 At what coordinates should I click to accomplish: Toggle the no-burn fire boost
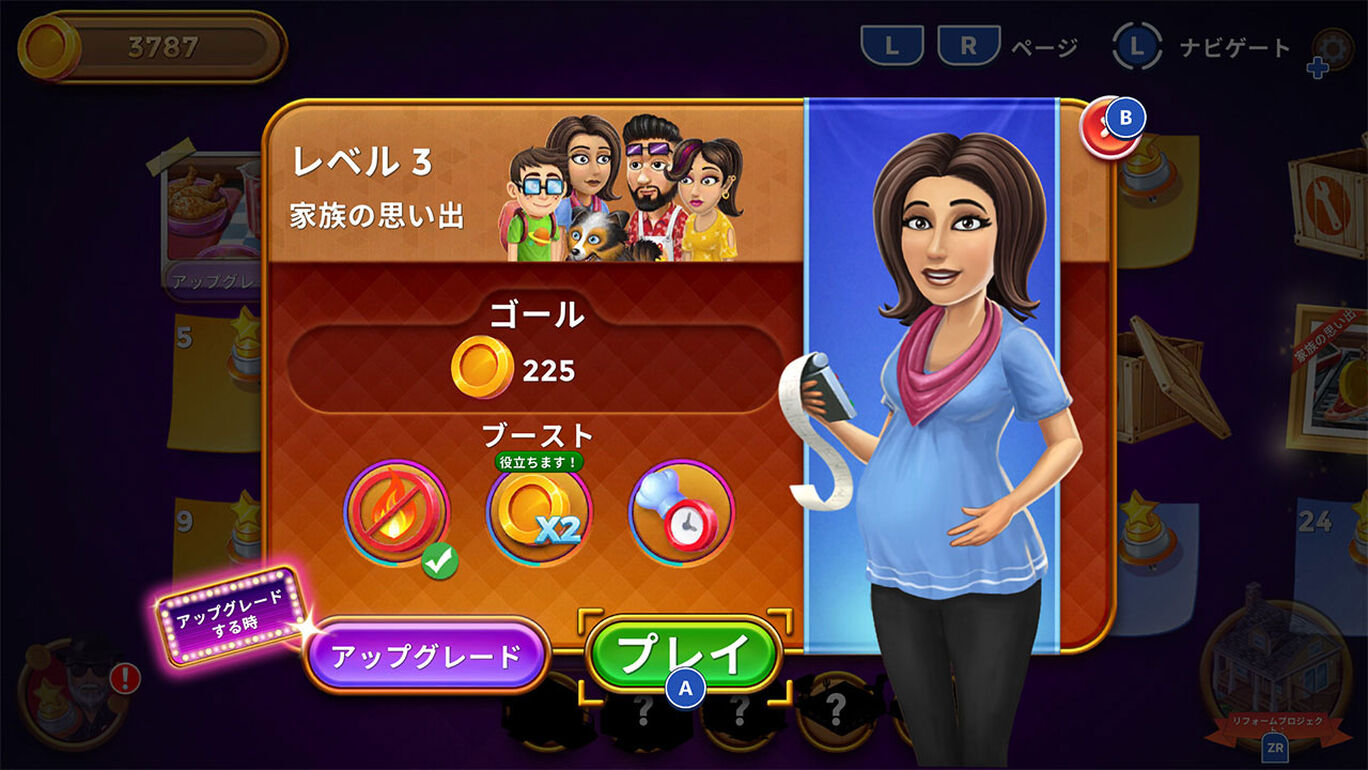coord(397,513)
